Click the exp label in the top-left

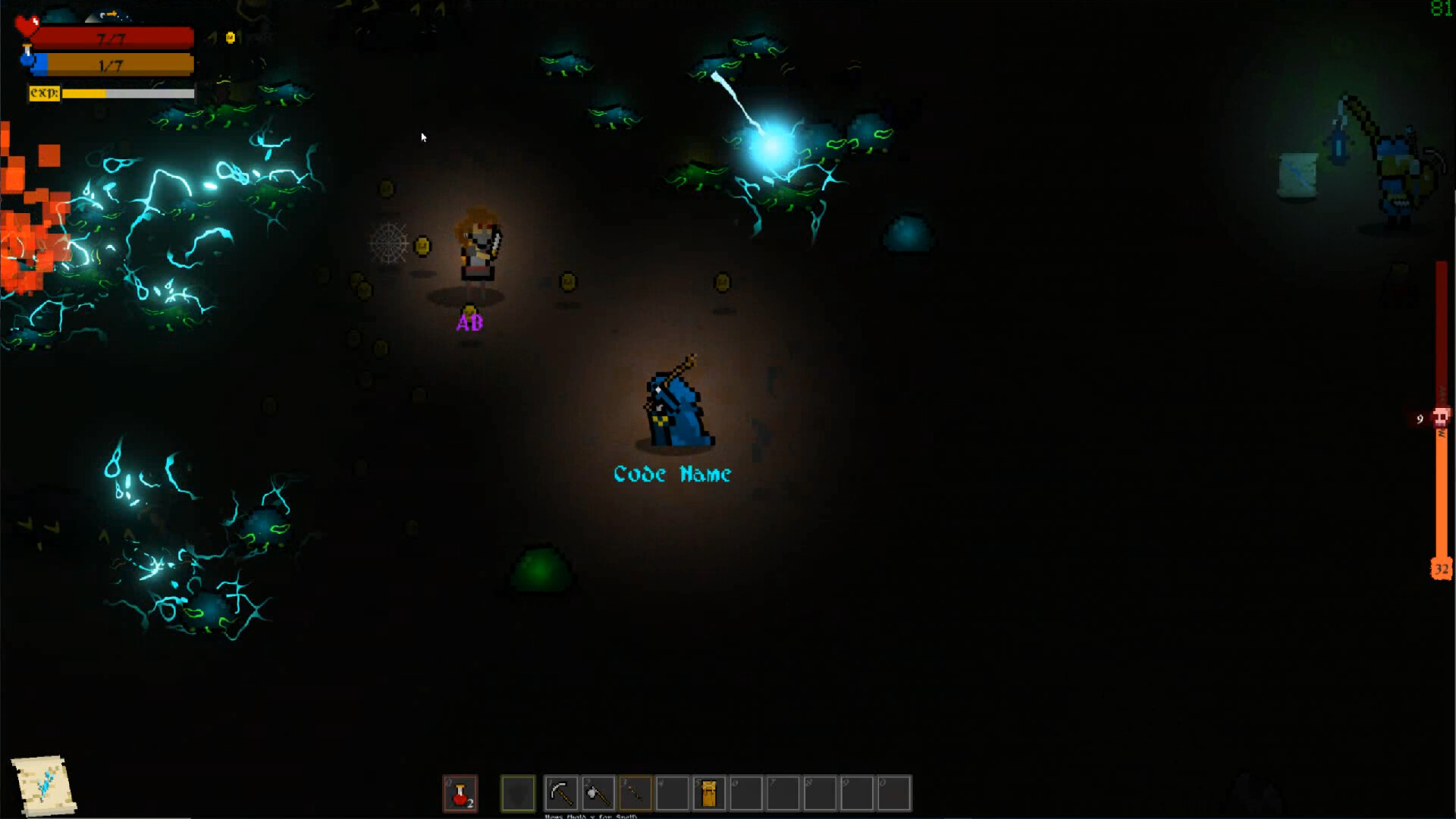click(x=44, y=93)
